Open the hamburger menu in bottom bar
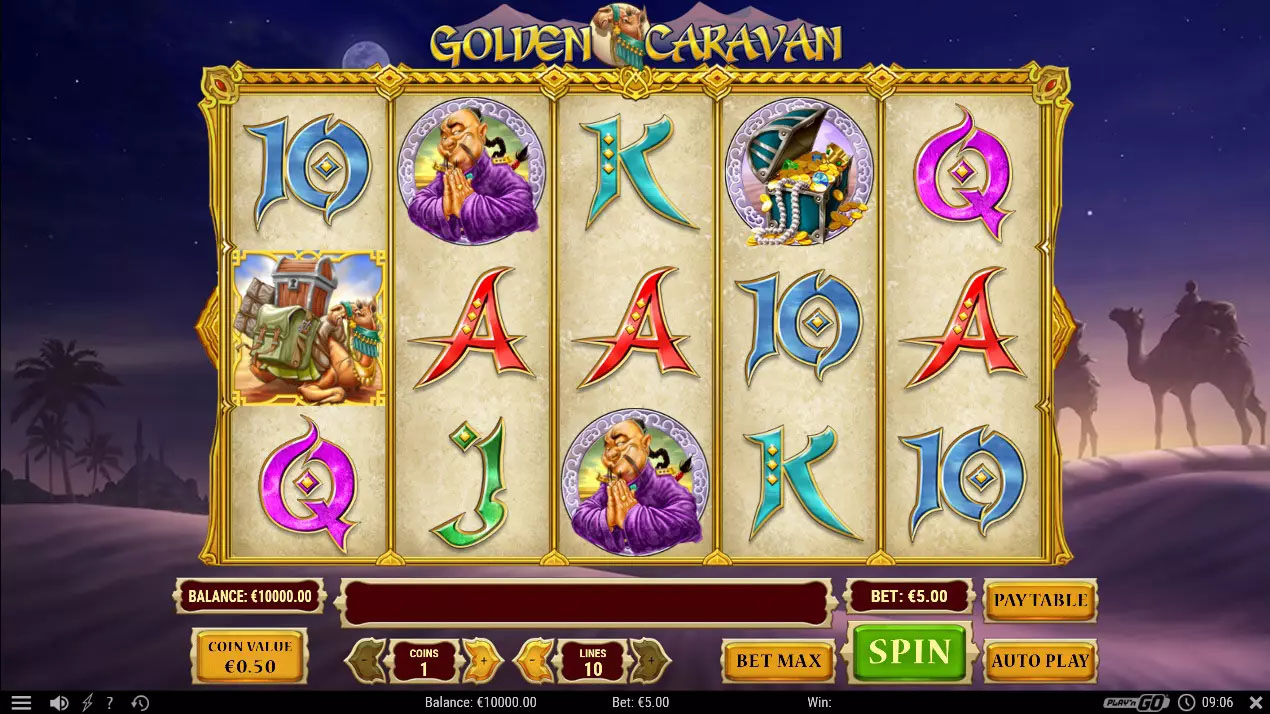This screenshot has width=1270, height=714. click(x=21, y=703)
